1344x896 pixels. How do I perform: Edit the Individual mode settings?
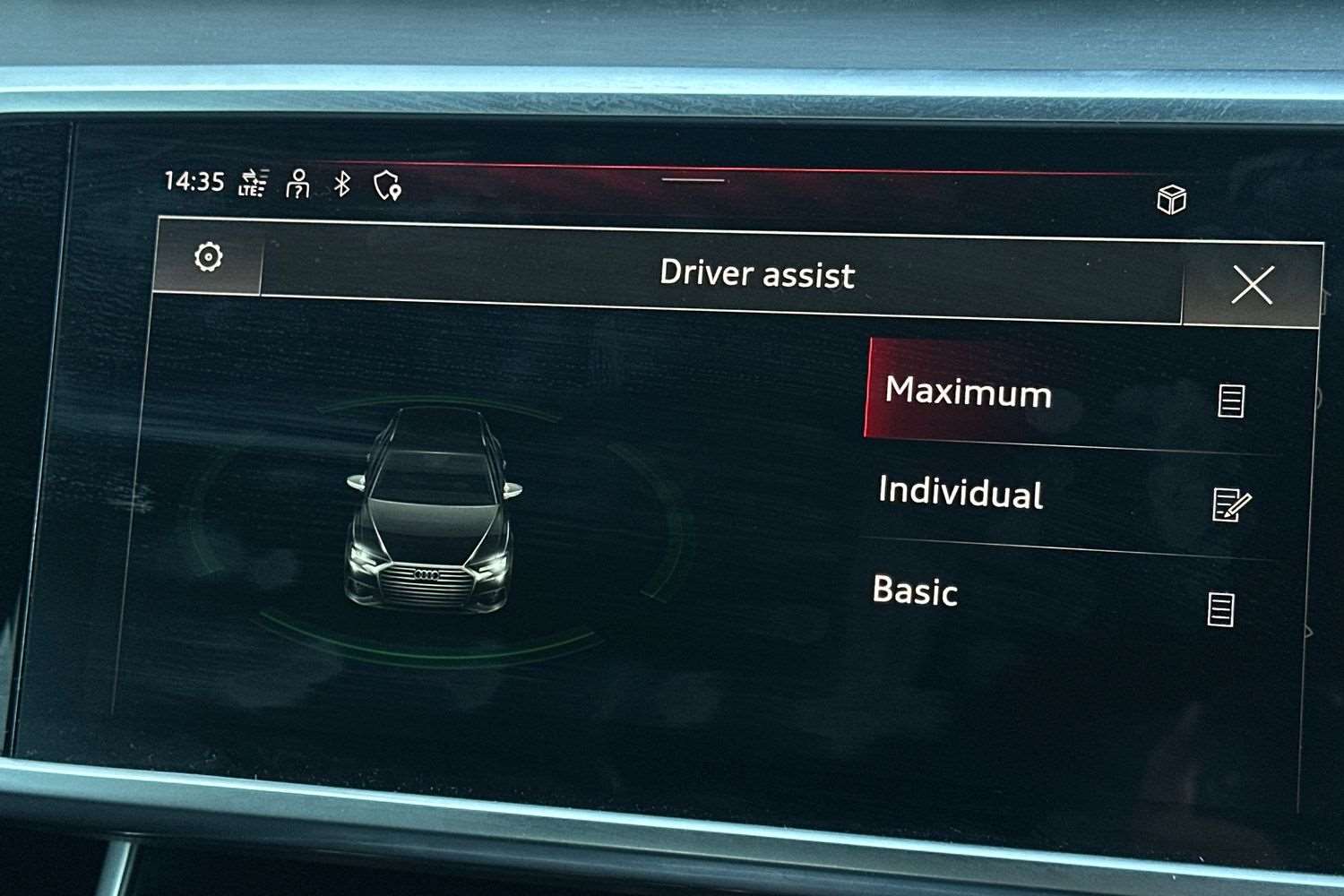pyautogui.click(x=1230, y=504)
